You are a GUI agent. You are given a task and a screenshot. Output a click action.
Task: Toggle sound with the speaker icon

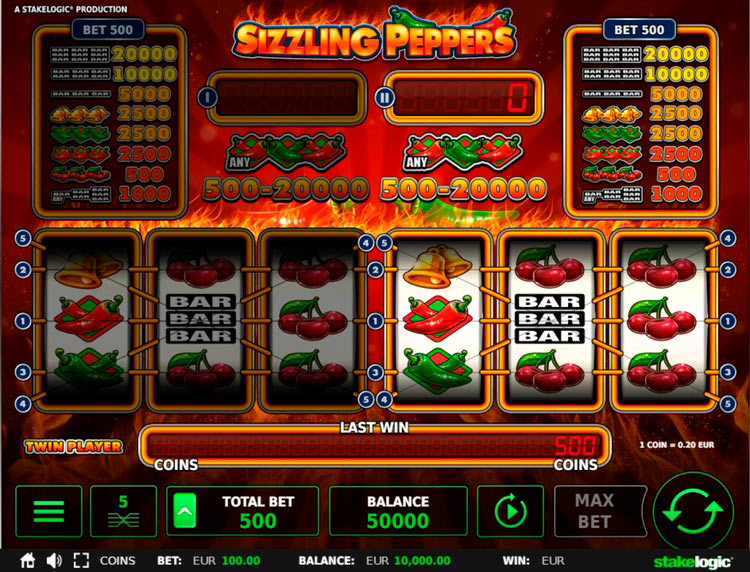click(x=54, y=561)
